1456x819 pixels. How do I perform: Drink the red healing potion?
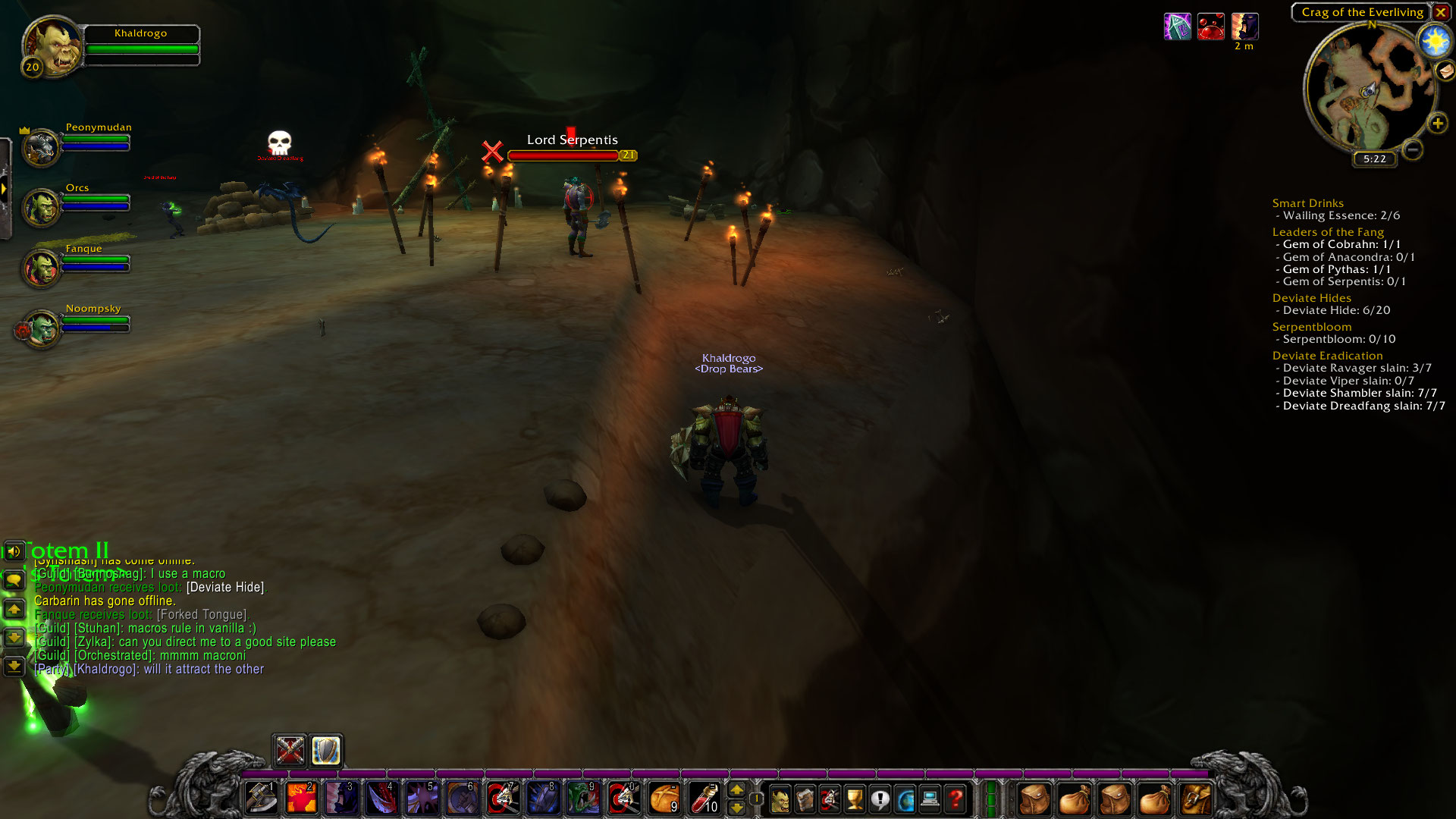[704, 799]
